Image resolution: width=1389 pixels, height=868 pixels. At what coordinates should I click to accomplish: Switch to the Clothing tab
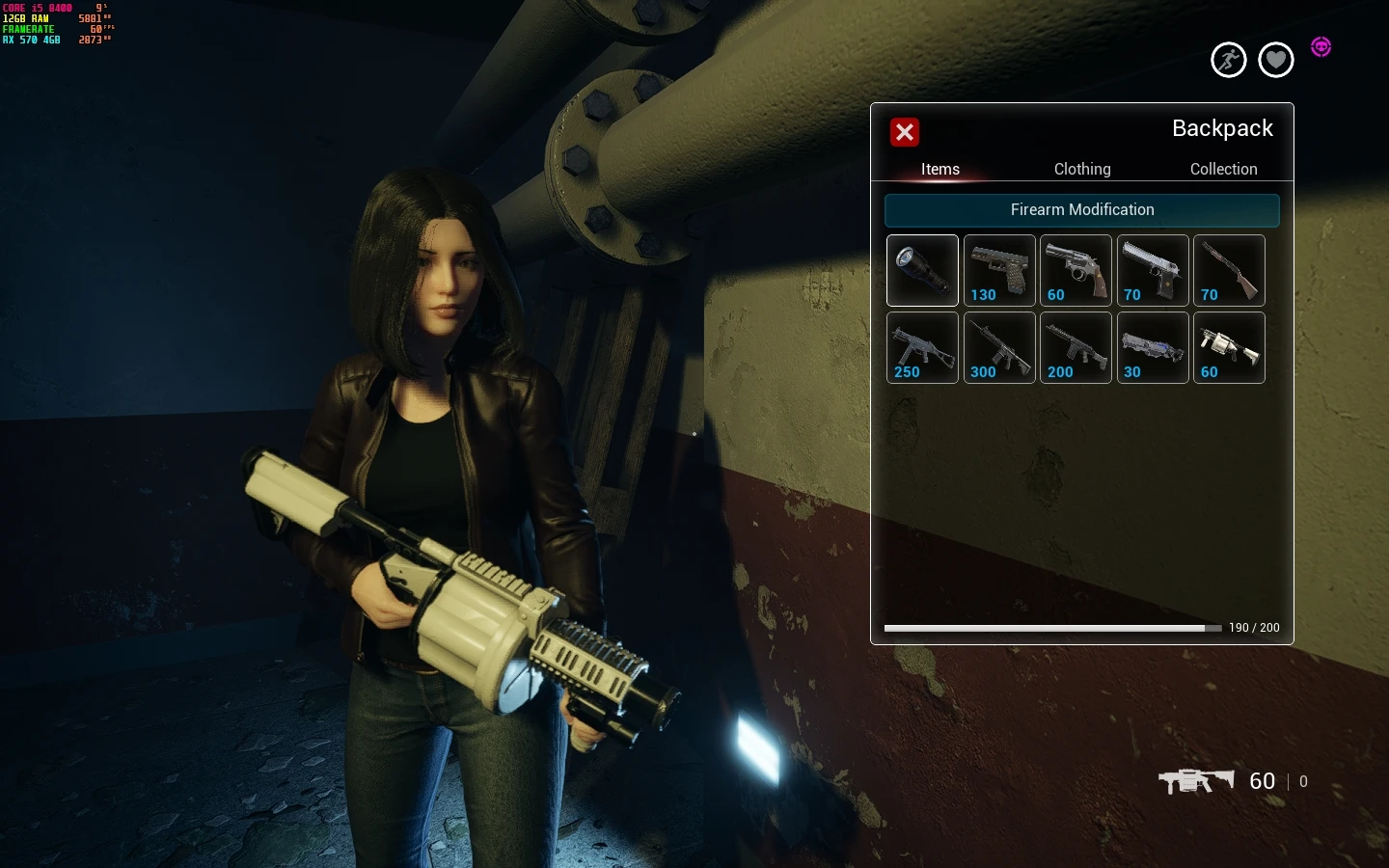(1082, 169)
